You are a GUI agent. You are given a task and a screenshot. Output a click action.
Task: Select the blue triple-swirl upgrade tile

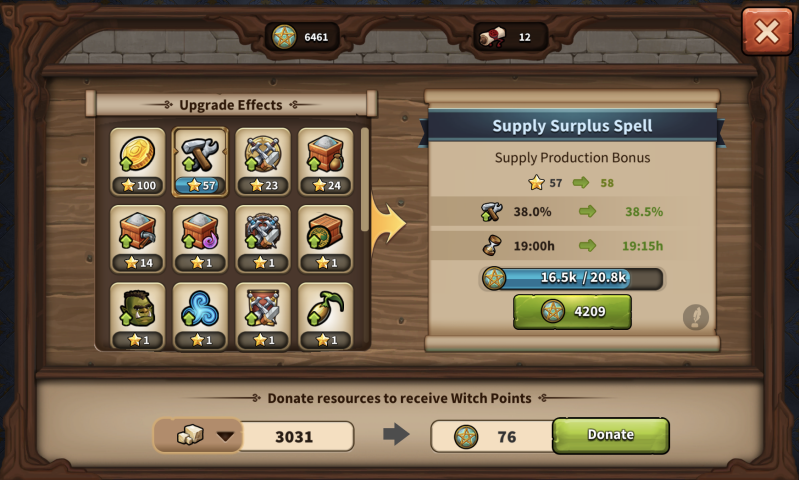(x=200, y=315)
